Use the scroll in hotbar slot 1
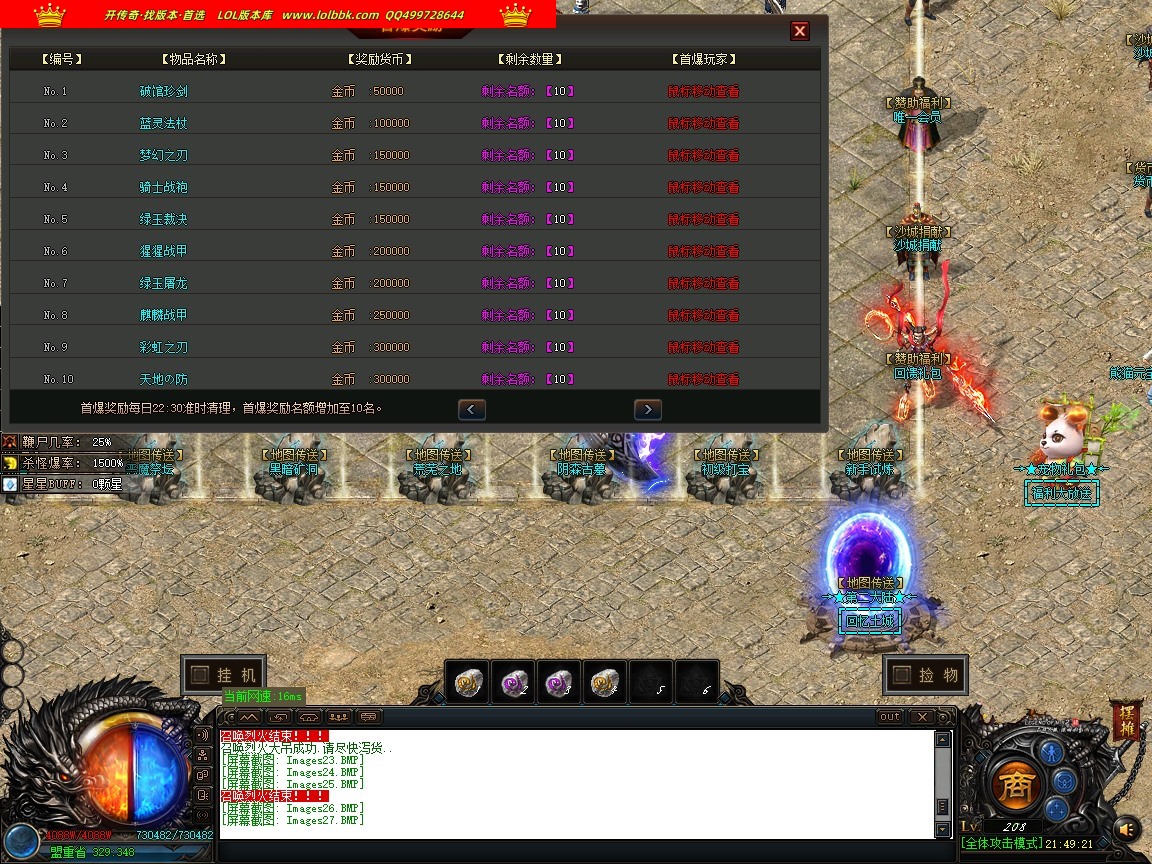The height and width of the screenshot is (864, 1152). (x=468, y=682)
